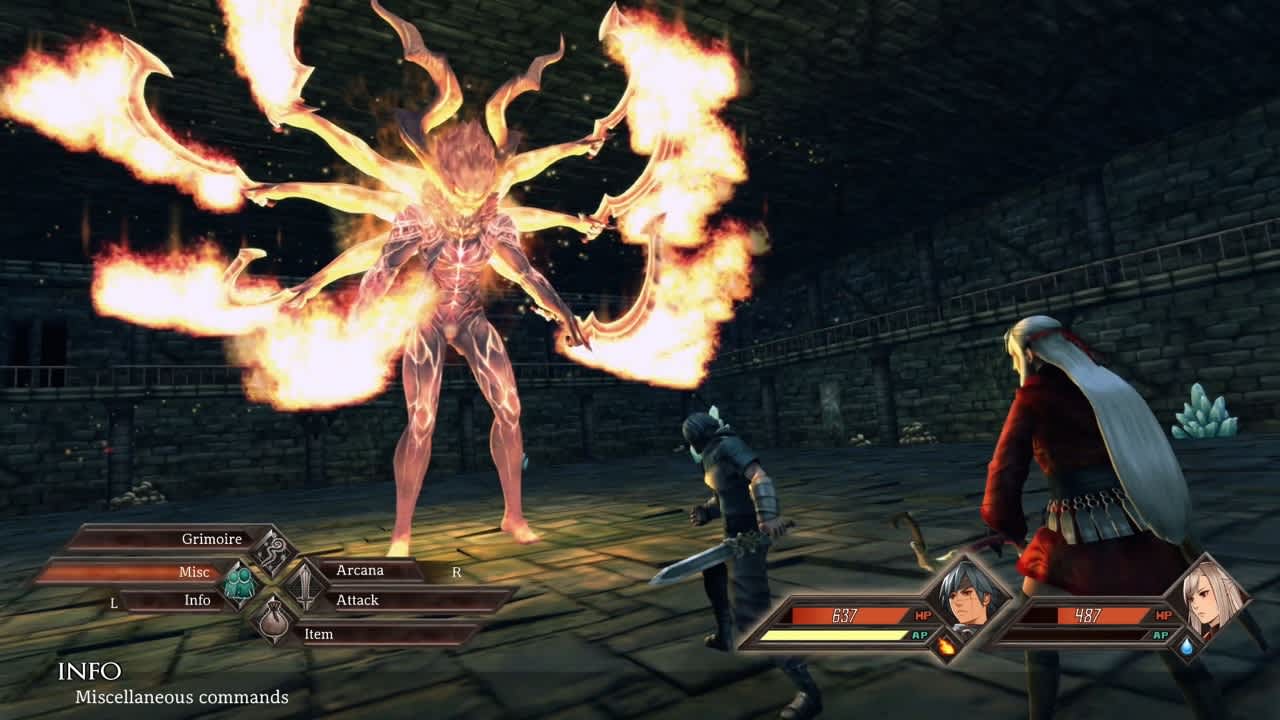Viewport: 1280px width, 720px height.
Task: Click the green party Misc icon
Action: (242, 585)
